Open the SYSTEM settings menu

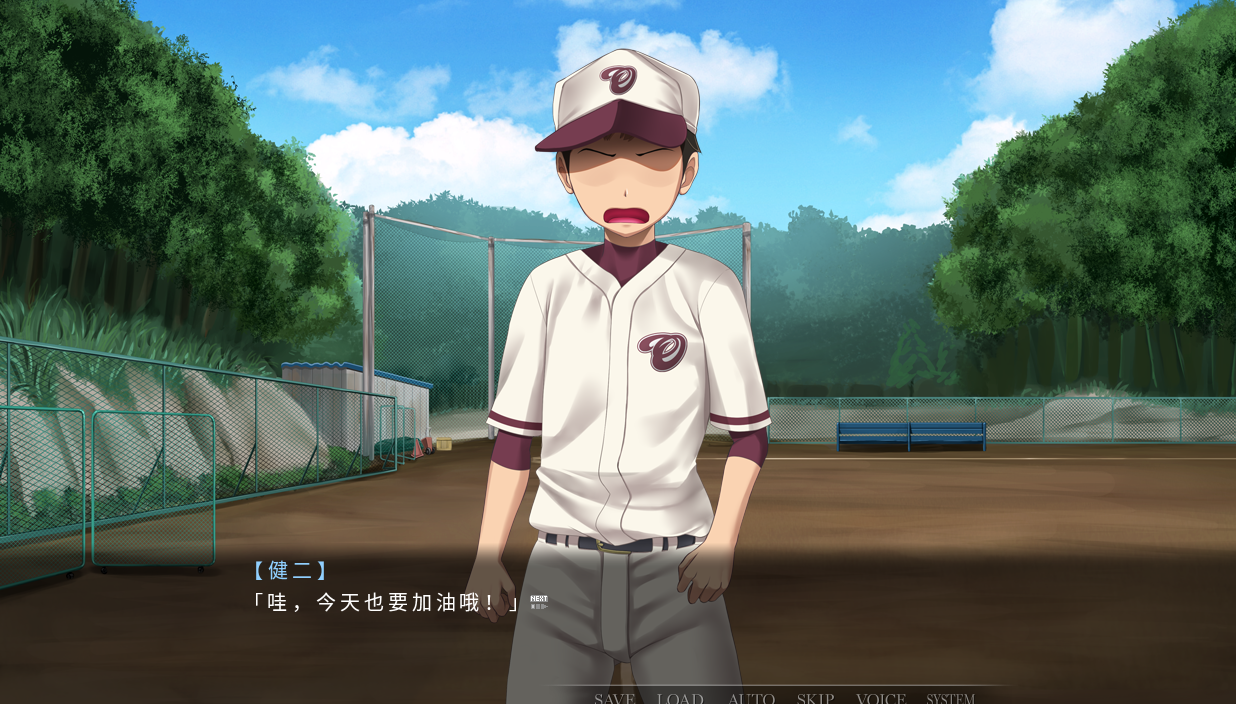(x=950, y=698)
